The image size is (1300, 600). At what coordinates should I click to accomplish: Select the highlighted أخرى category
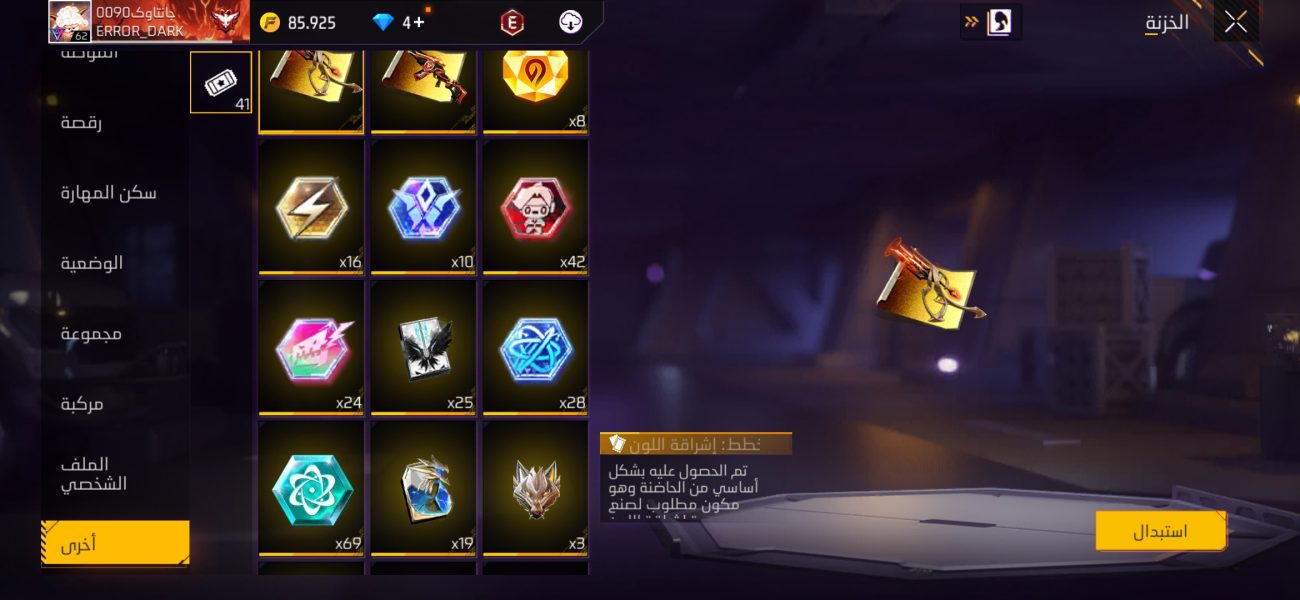(114, 544)
